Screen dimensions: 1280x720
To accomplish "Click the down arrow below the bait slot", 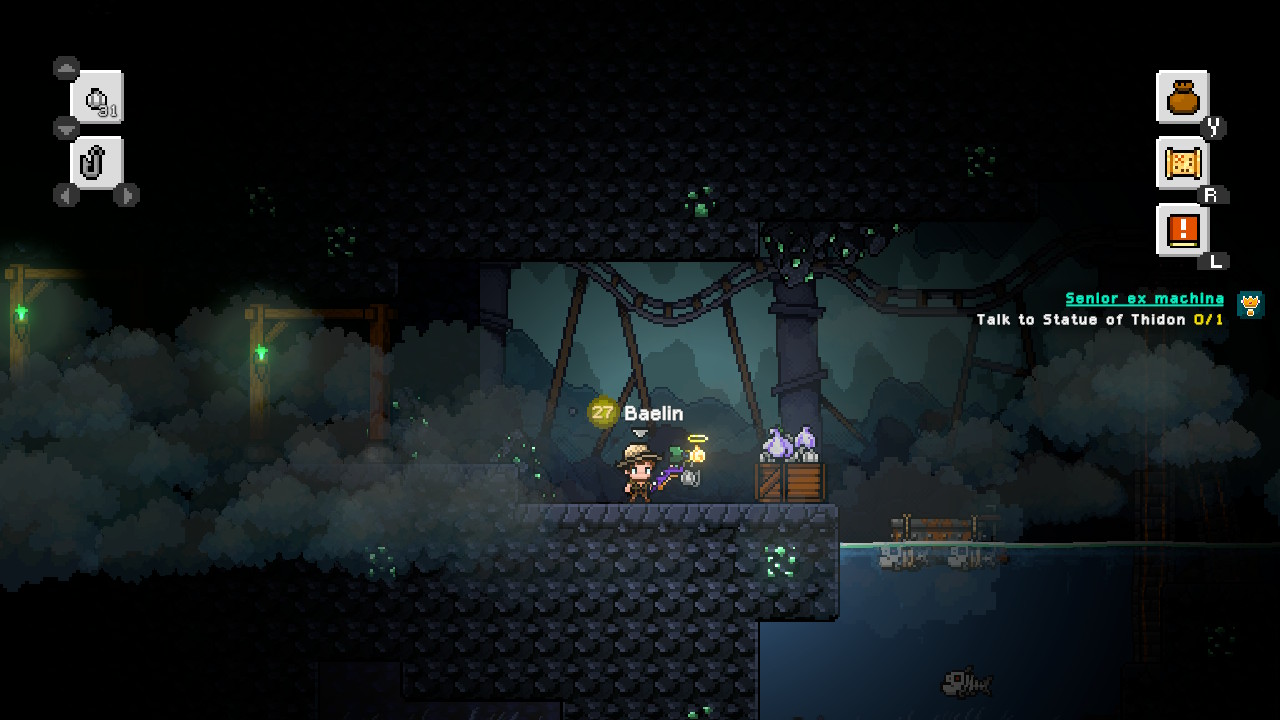I will click(66, 128).
